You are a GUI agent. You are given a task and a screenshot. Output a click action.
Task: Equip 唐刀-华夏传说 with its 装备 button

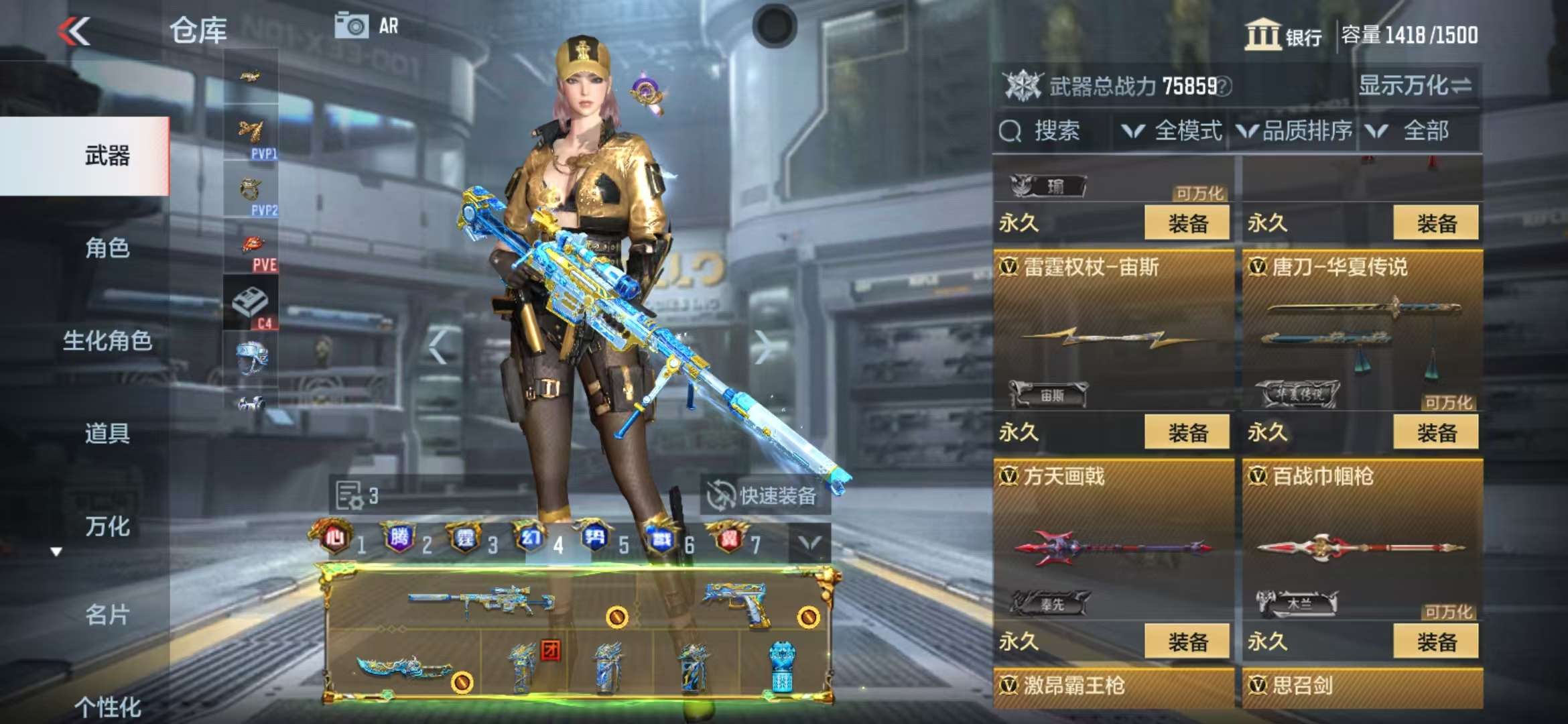(x=1436, y=432)
